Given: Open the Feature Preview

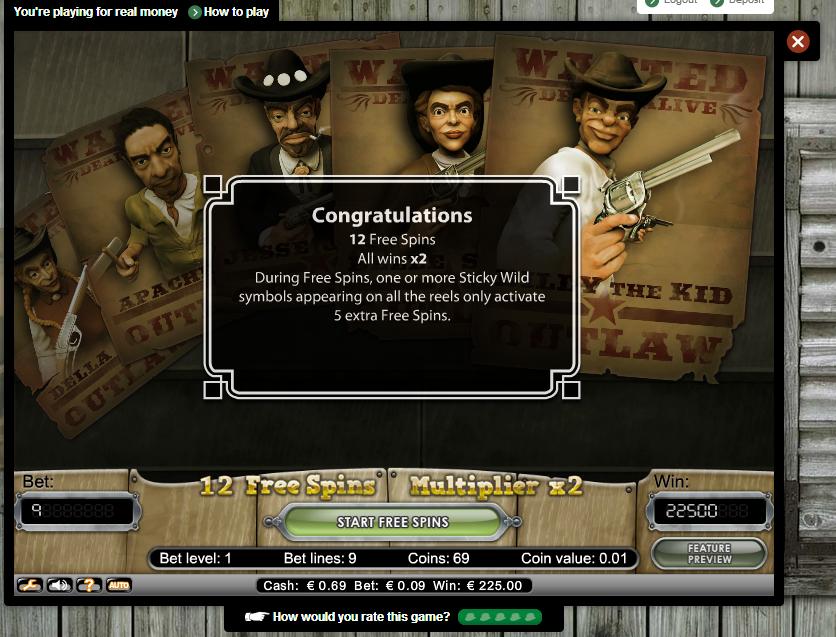Looking at the screenshot, I should coord(709,553).
